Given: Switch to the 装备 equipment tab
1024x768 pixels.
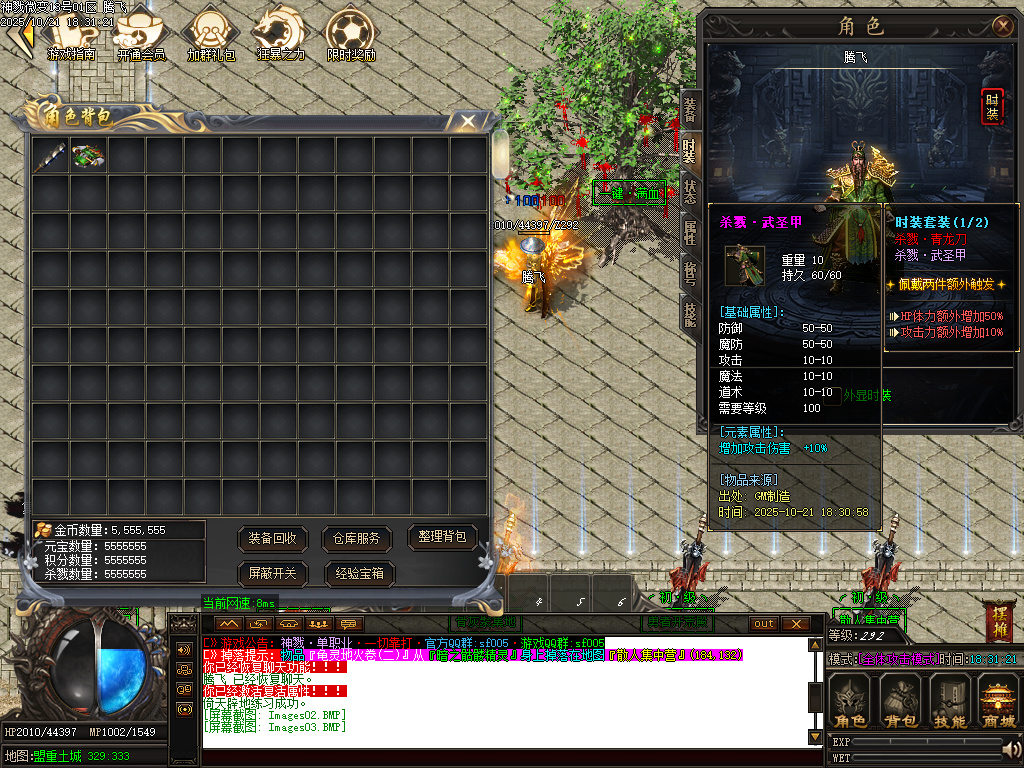Looking at the screenshot, I should coord(690,109).
